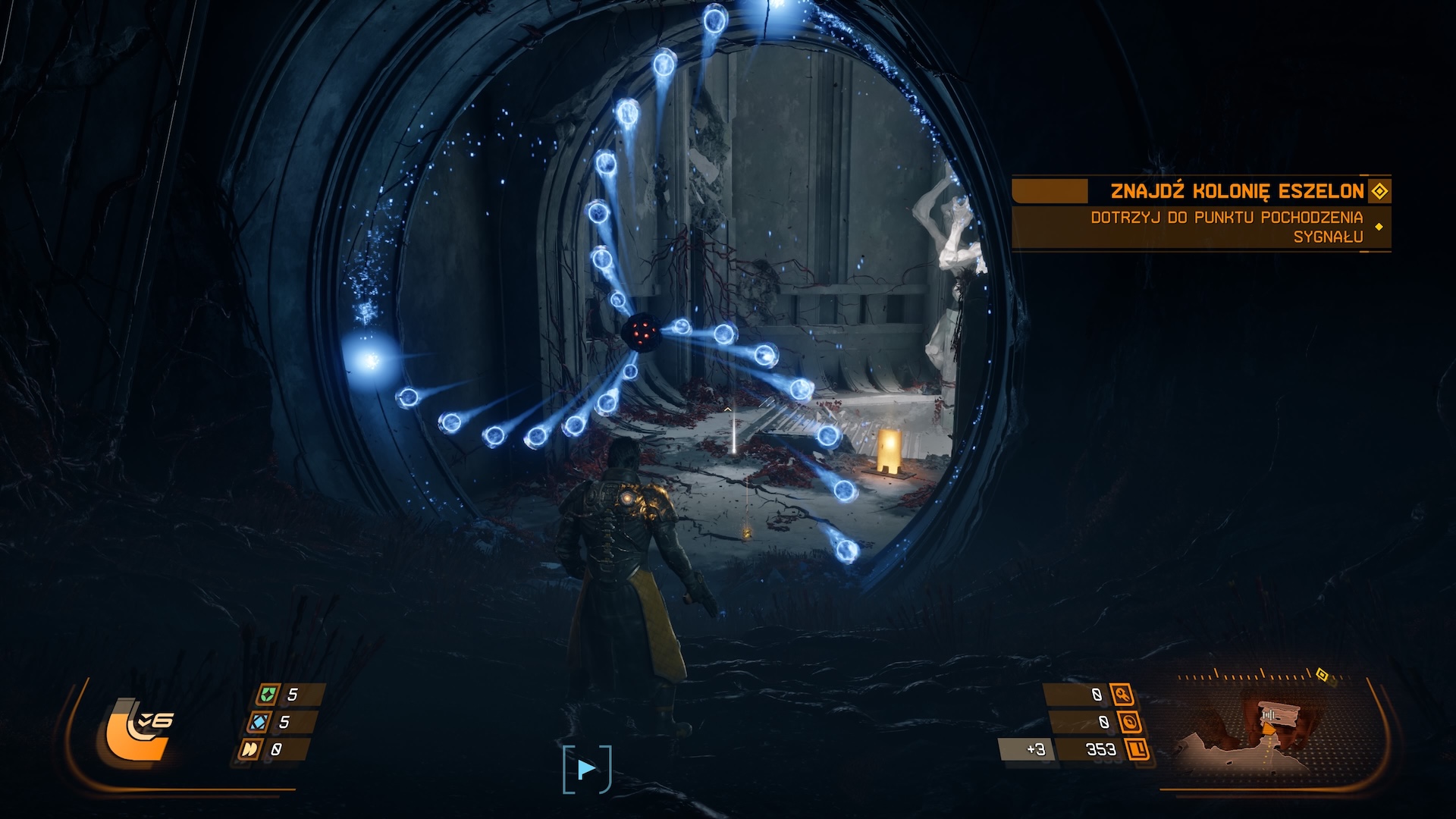Click the key resource icon
This screenshot has width=1456, height=819.
[x=1122, y=694]
